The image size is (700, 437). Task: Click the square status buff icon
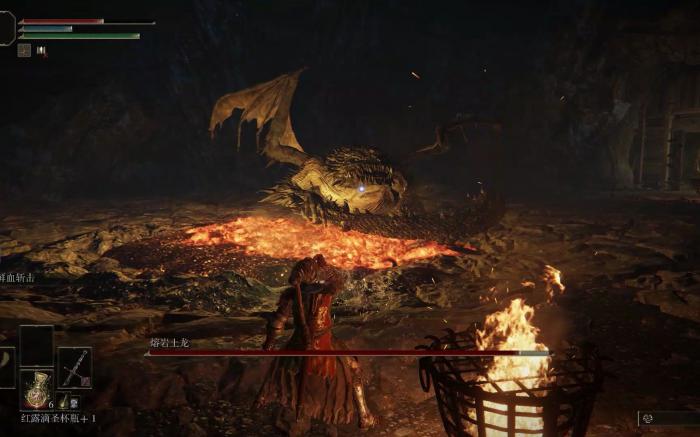pos(24,50)
